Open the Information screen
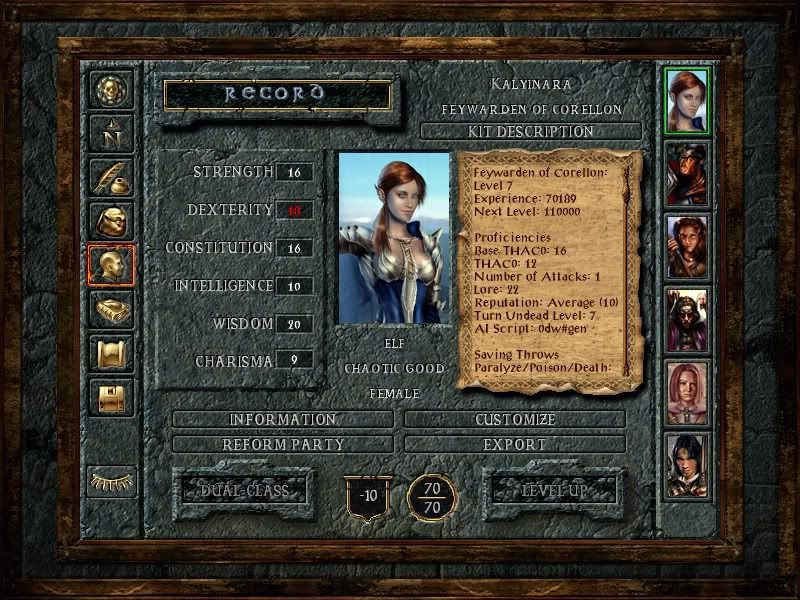 [x=283, y=419]
